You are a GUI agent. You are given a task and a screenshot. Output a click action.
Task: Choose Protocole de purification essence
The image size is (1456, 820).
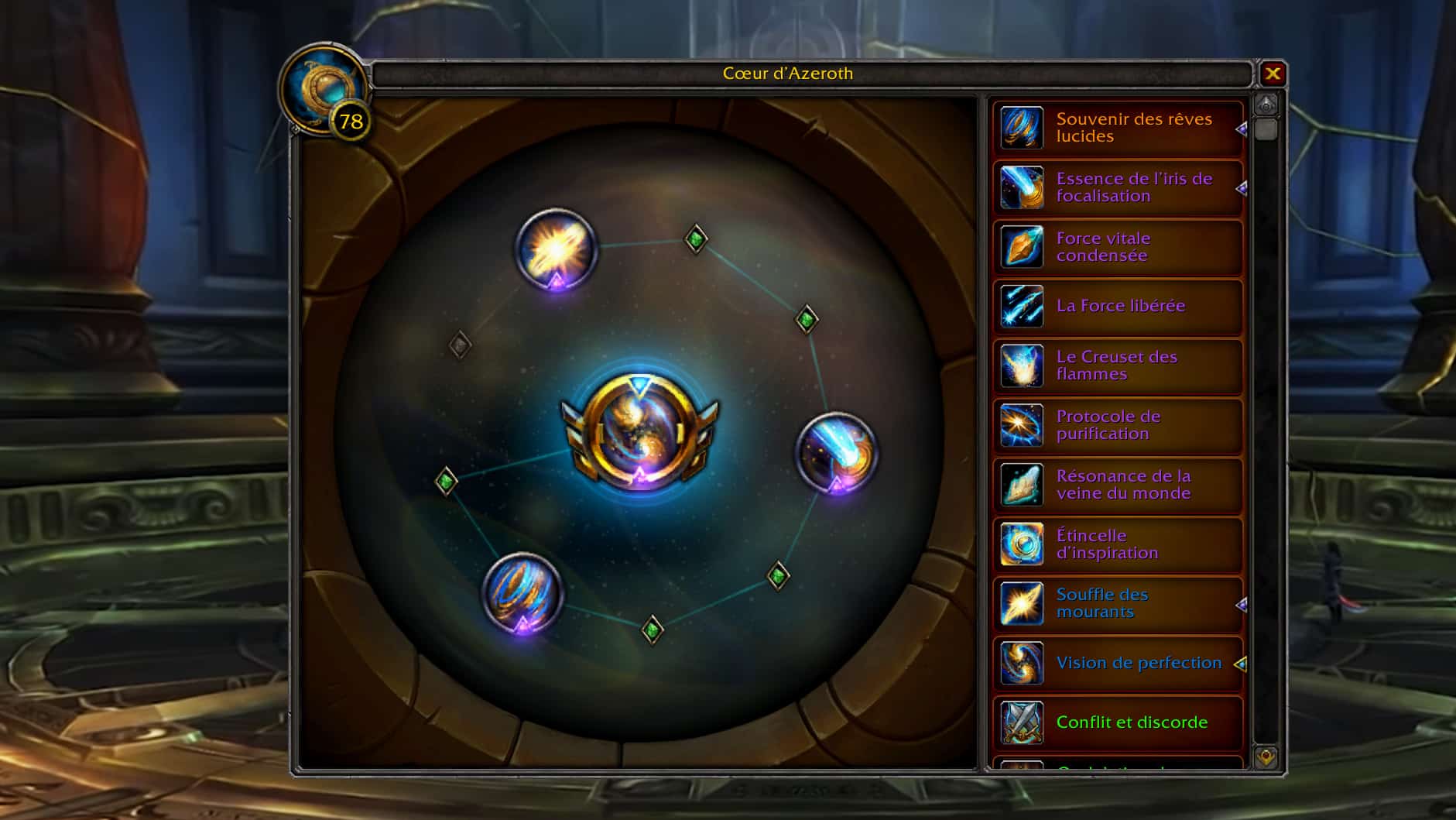(x=1118, y=425)
